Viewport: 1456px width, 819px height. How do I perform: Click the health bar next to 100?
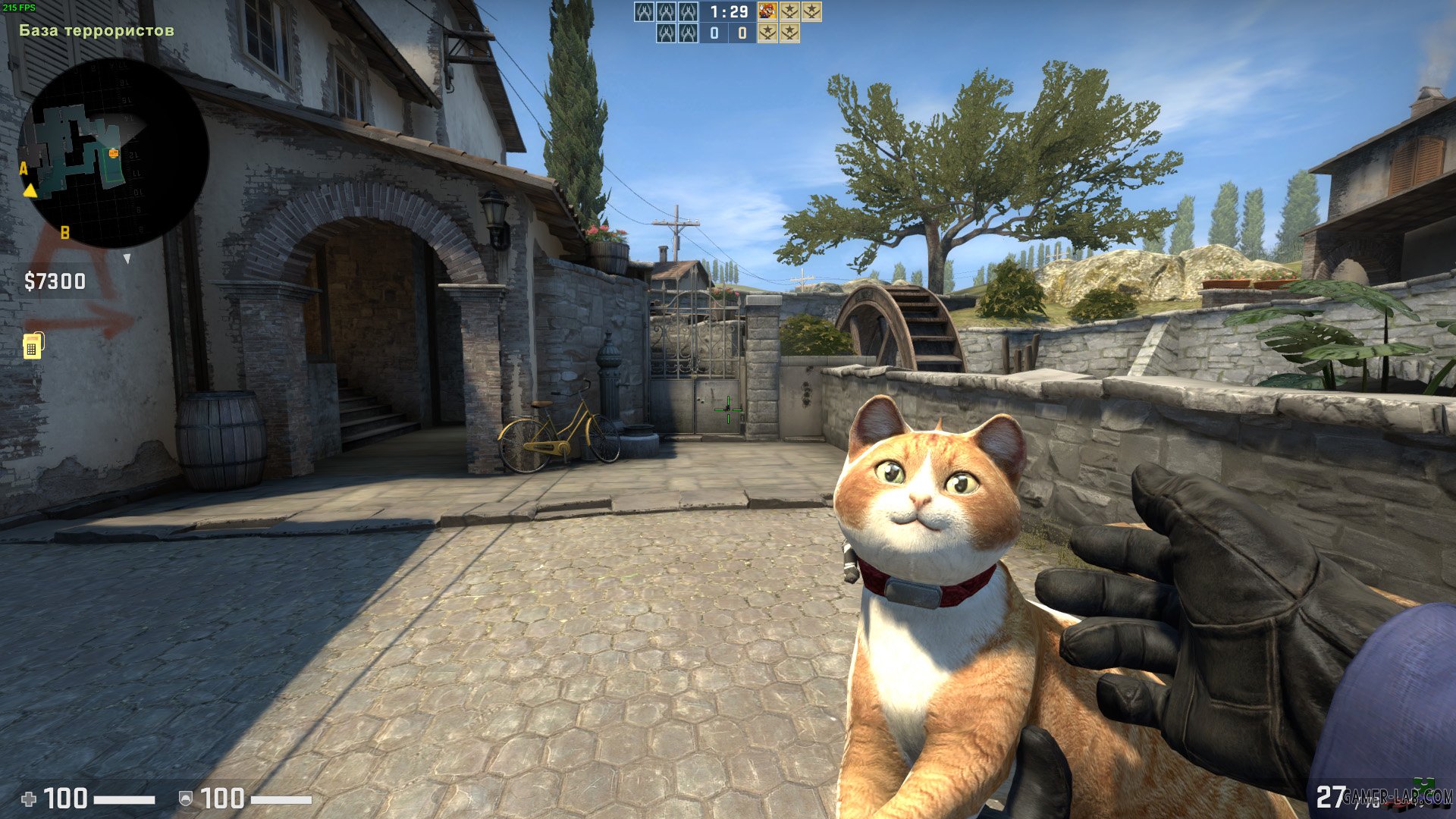click(x=123, y=798)
